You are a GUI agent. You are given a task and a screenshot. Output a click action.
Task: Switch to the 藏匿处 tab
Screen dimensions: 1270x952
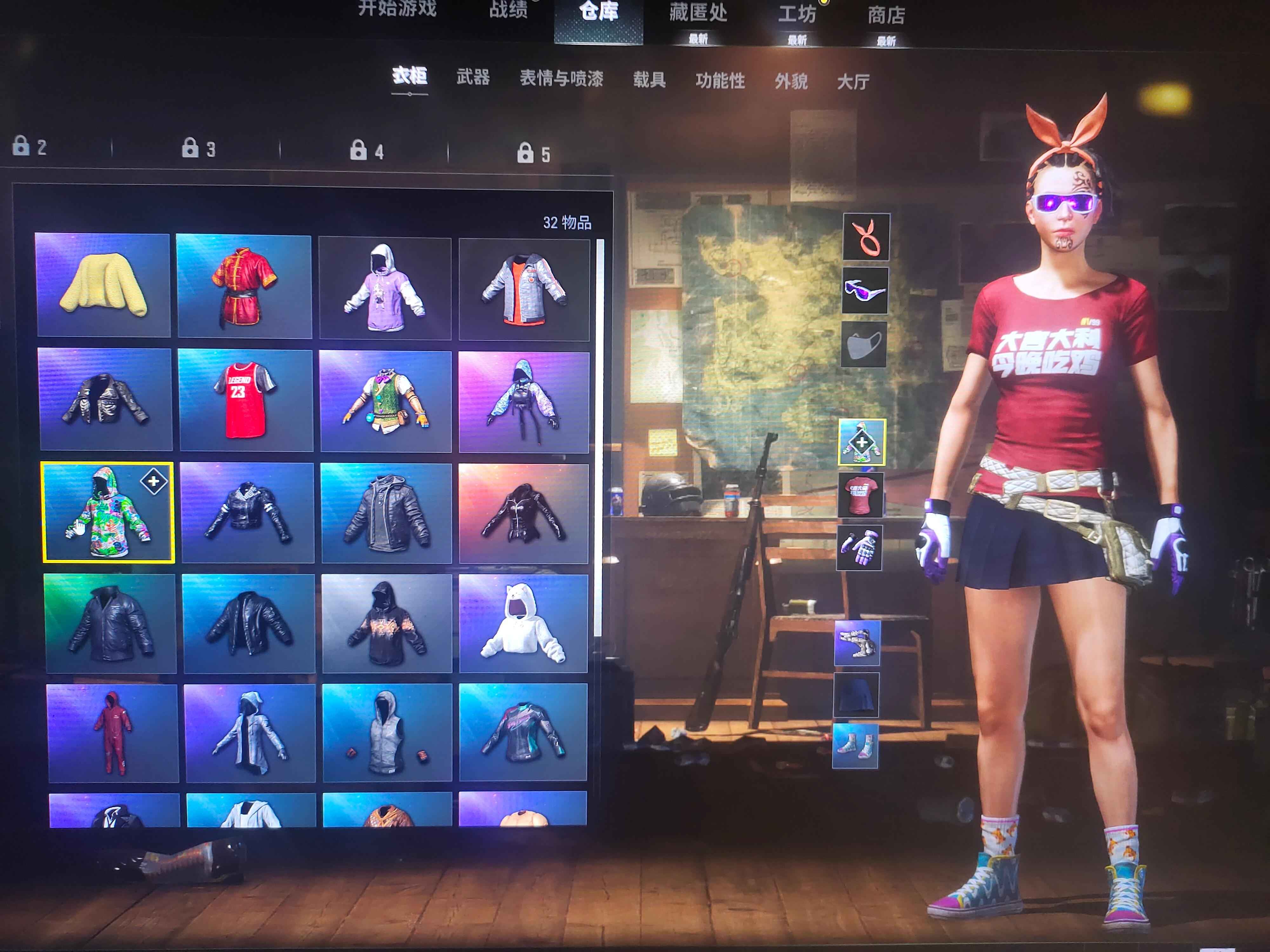coord(698,13)
